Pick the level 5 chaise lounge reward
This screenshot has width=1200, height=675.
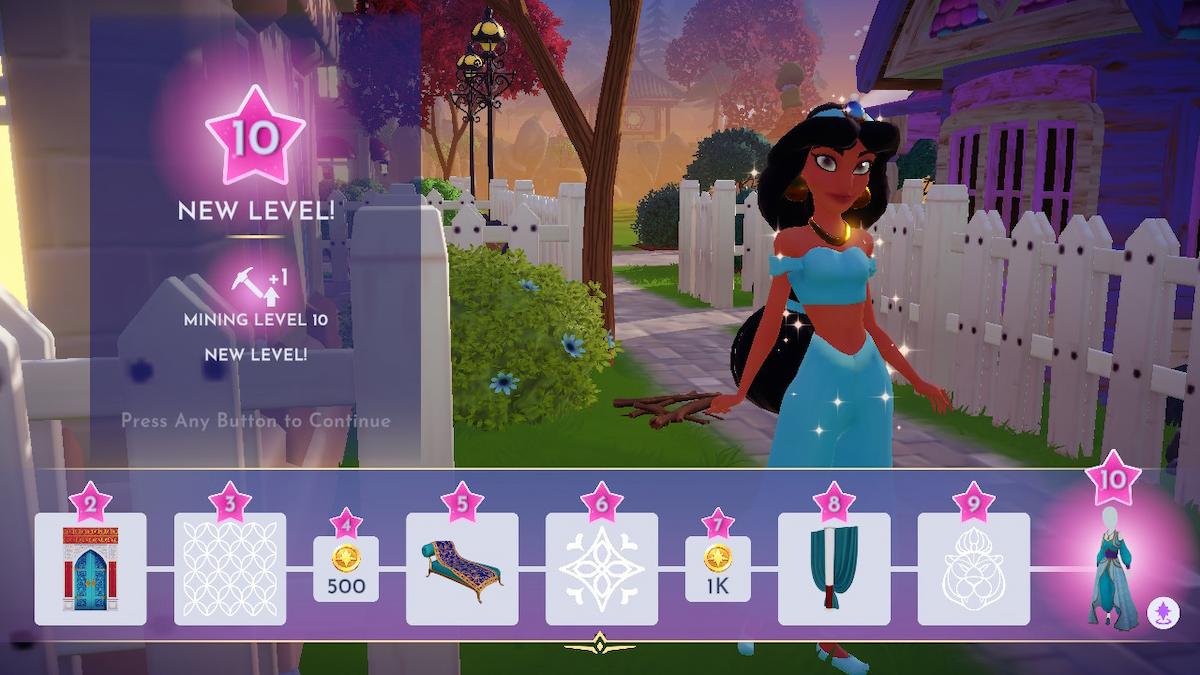(x=462, y=569)
